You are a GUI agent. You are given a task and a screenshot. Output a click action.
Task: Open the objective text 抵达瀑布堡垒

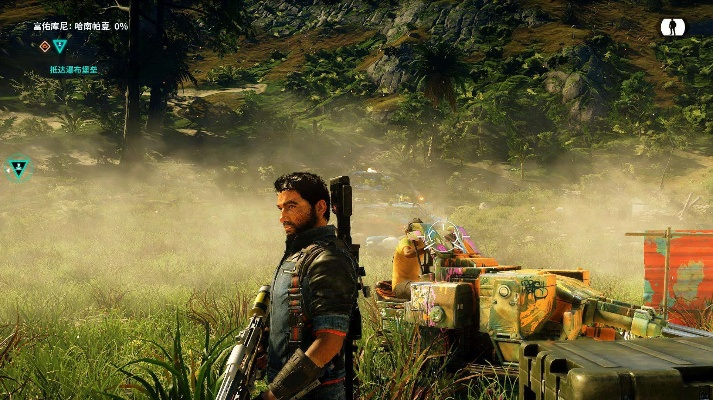click(x=75, y=70)
